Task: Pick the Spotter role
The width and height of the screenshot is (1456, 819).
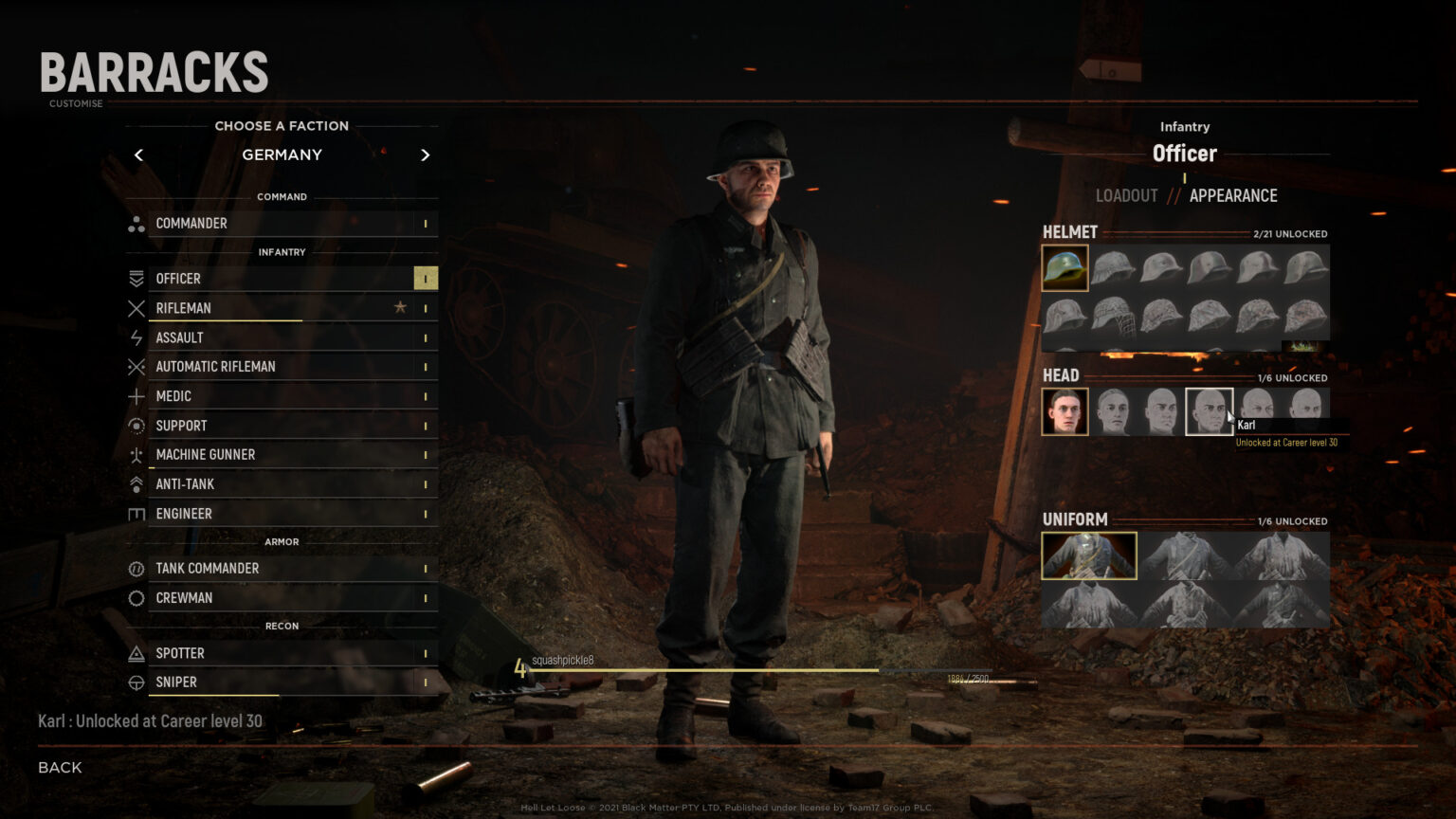Action: click(180, 653)
